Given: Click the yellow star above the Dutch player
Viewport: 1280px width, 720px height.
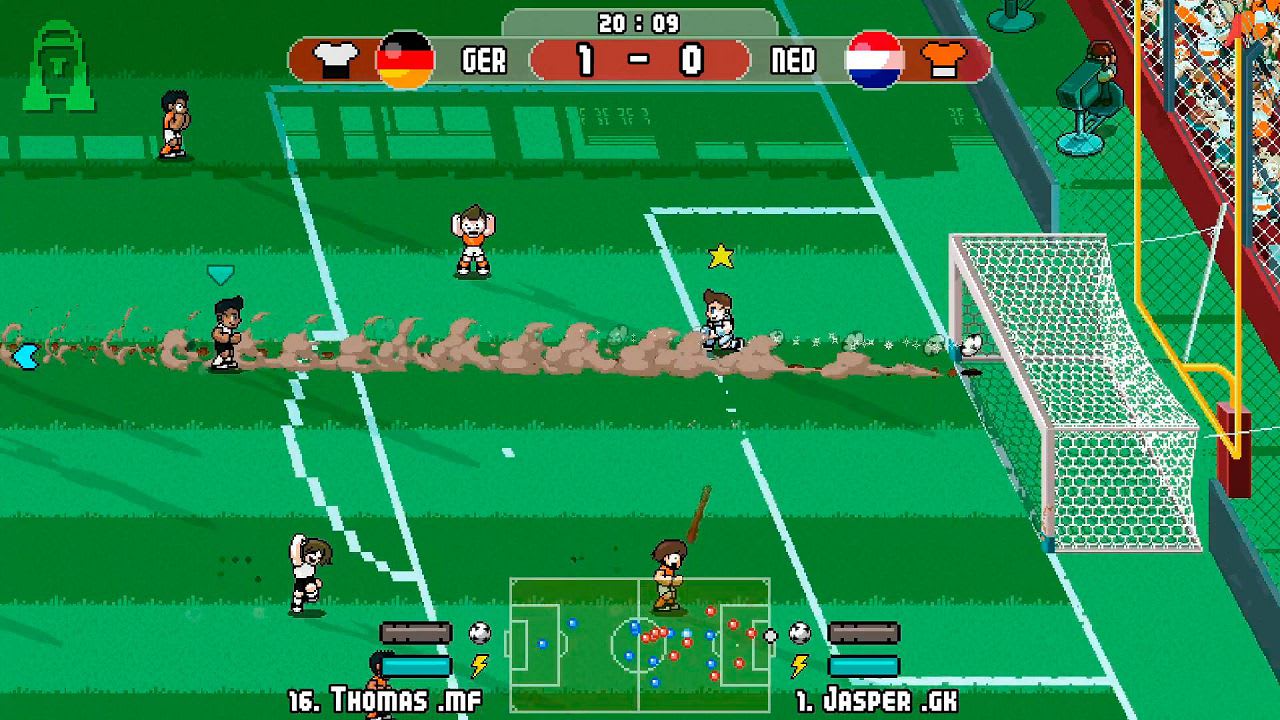Looking at the screenshot, I should [719, 256].
